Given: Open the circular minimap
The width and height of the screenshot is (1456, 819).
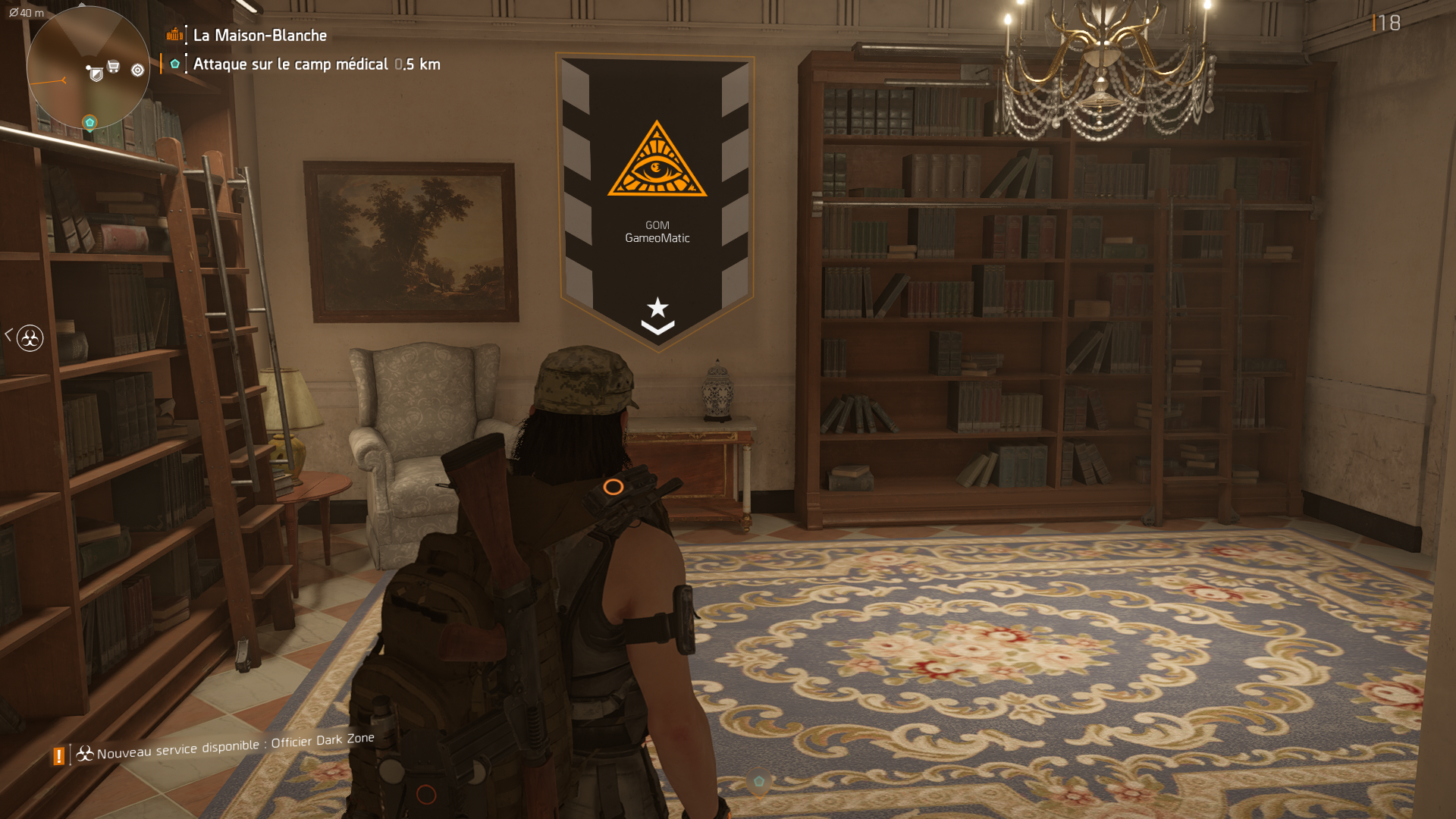Looking at the screenshot, I should [x=88, y=68].
